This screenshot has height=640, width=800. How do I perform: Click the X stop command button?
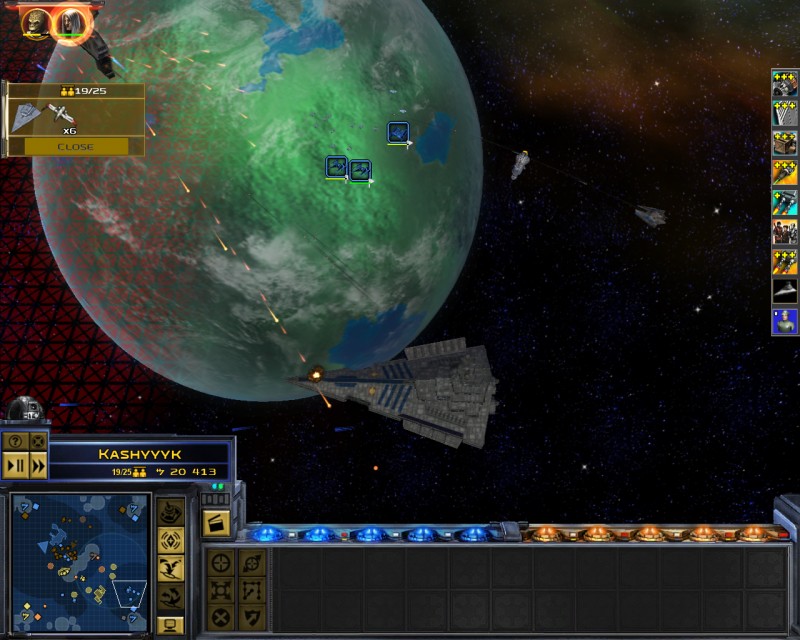(222, 617)
